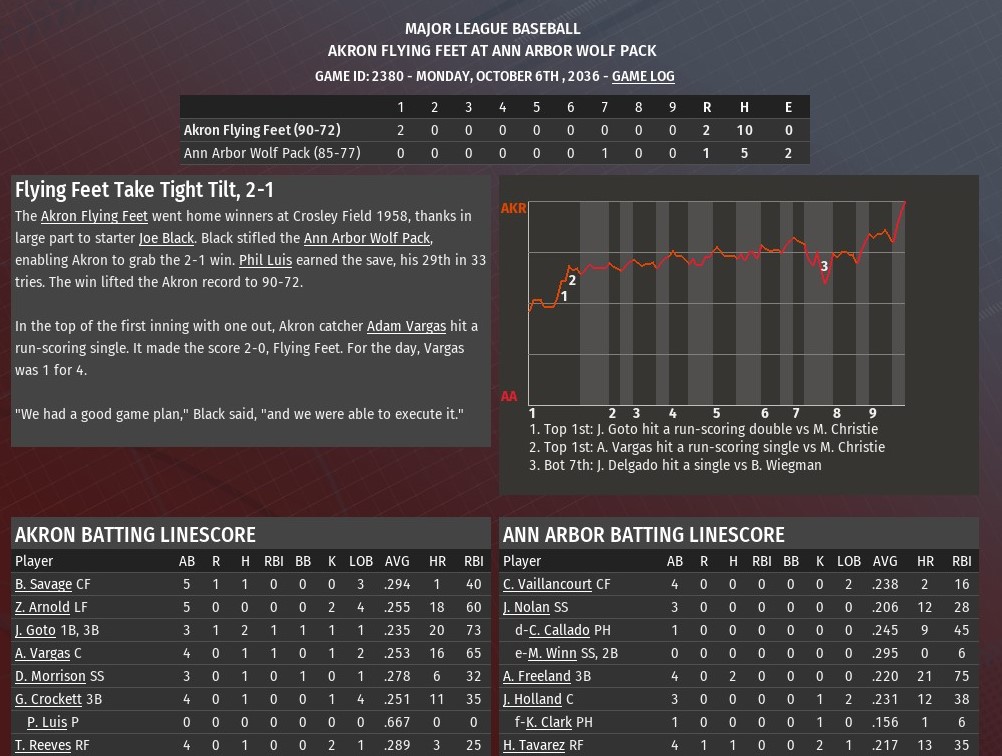Select J. Goto in the batting table
Viewport: 1002px width, 756px height.
[35, 630]
